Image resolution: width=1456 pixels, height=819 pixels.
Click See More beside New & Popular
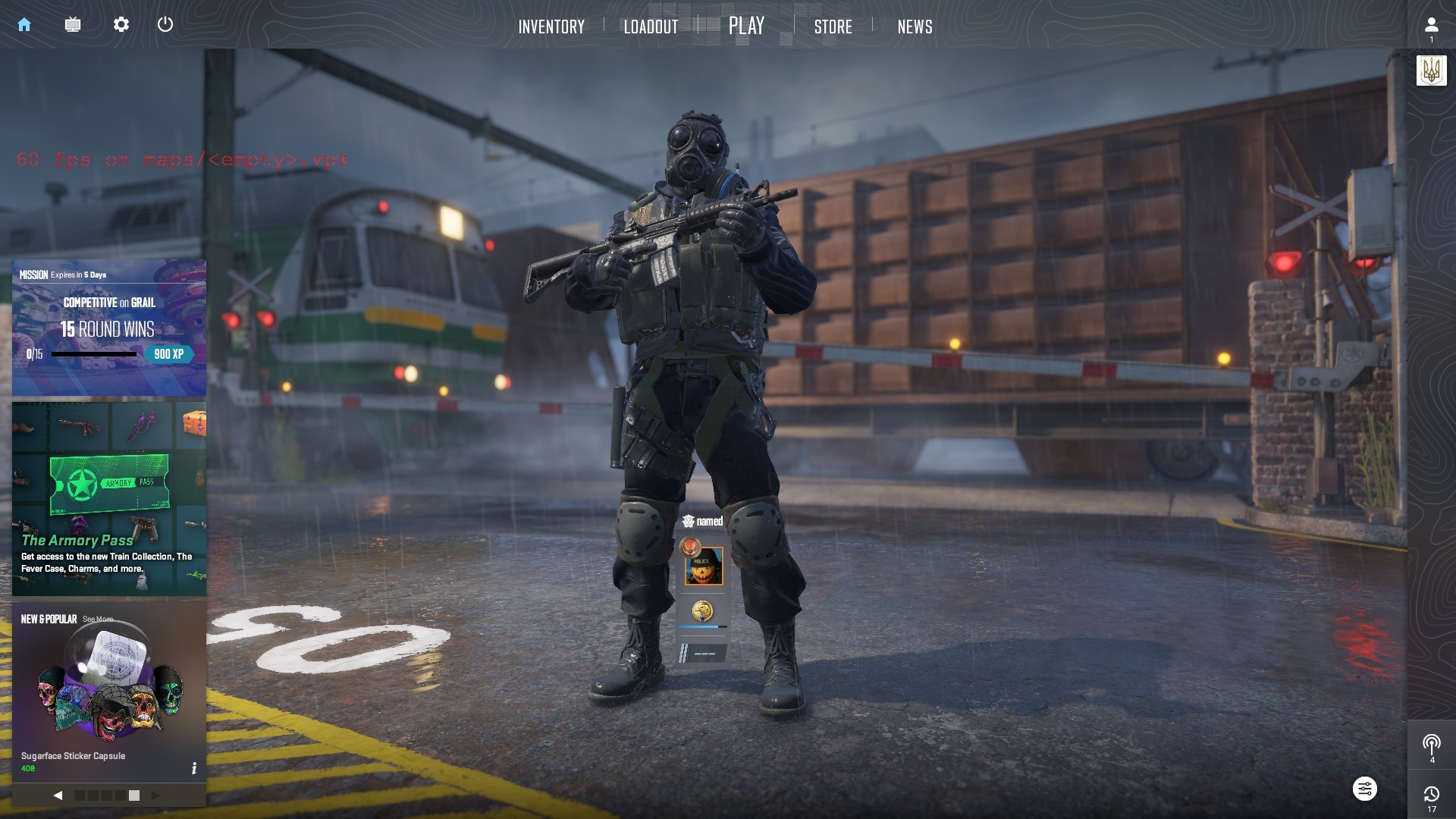click(98, 620)
